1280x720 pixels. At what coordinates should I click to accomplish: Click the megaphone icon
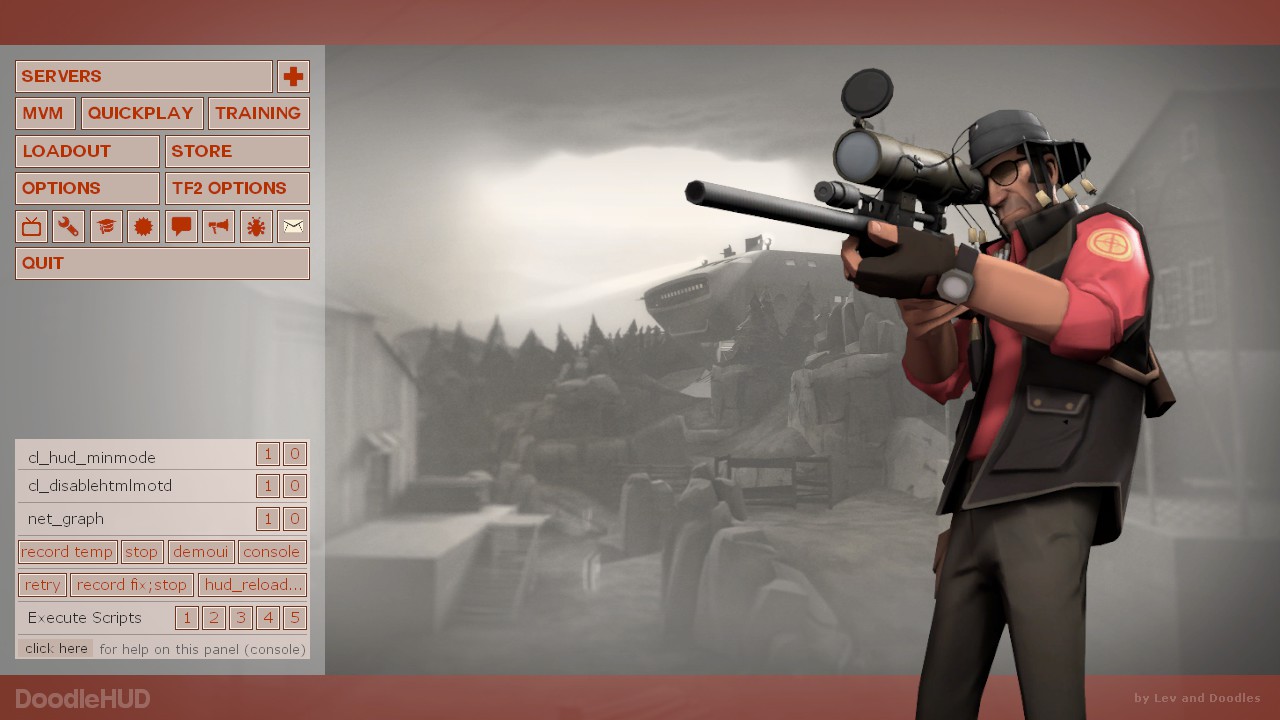(x=218, y=227)
